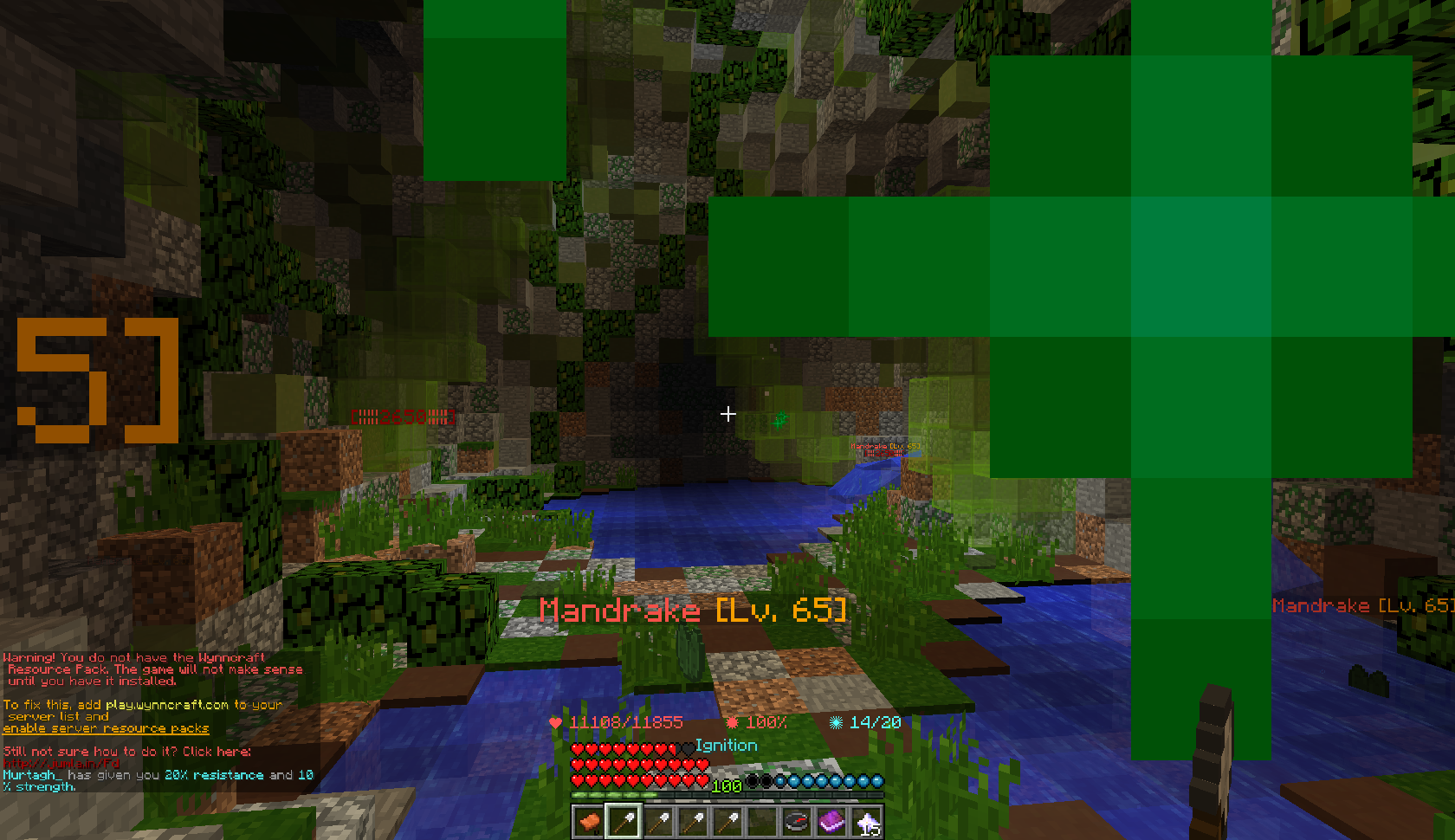Select the purple enchanted book in hotbar
This screenshot has width=1455, height=840.
(833, 821)
